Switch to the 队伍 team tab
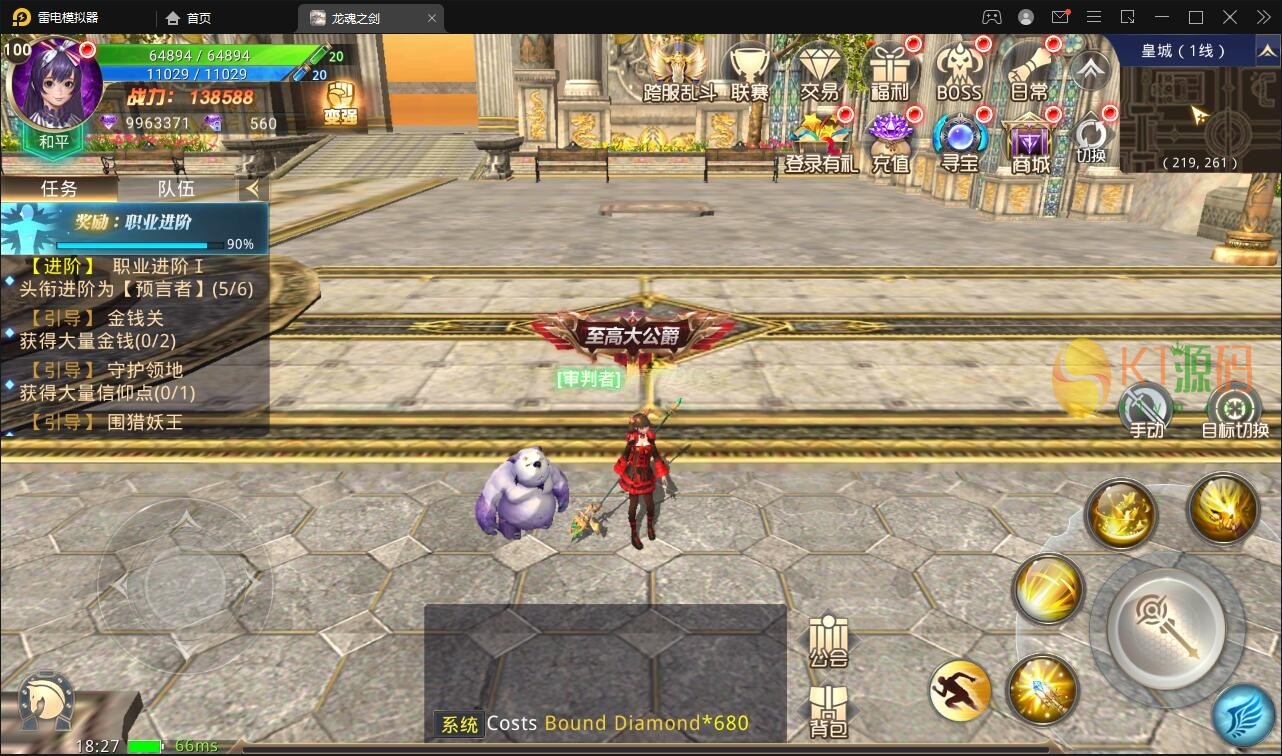This screenshot has height=756, width=1282. pyautogui.click(x=176, y=188)
